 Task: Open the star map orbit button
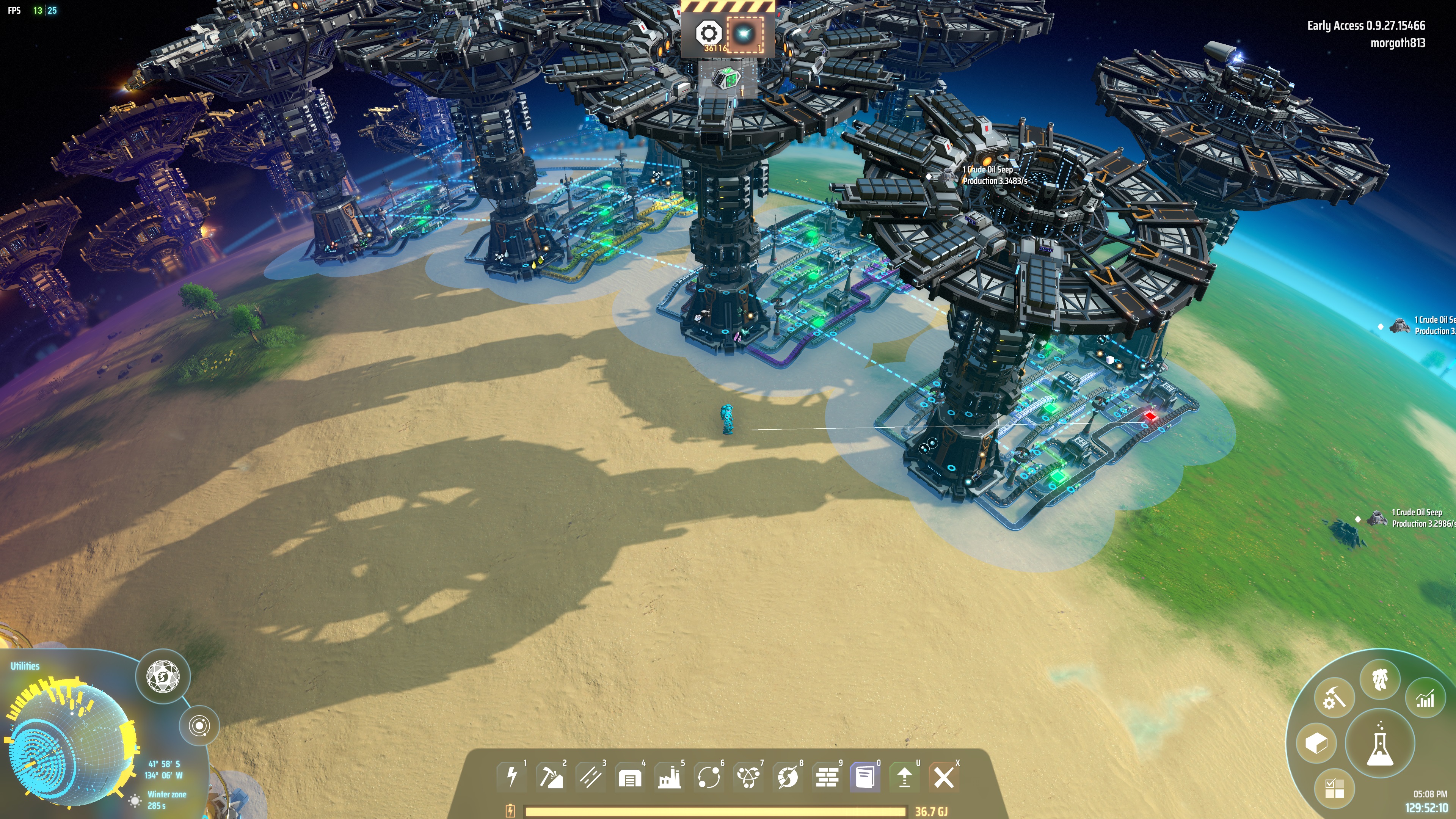pyautogui.click(x=199, y=725)
